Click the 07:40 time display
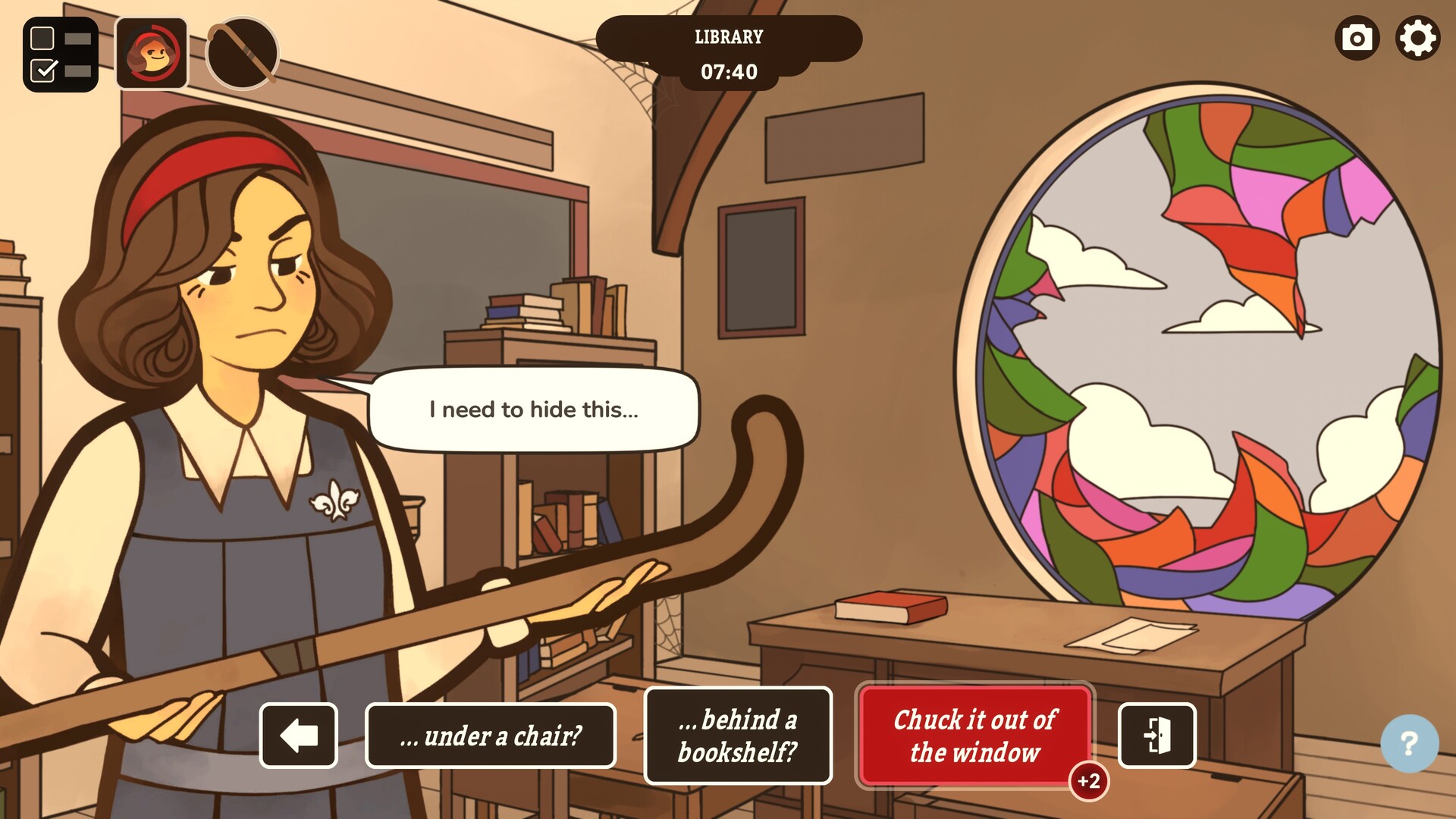Viewport: 1456px width, 819px height. pyautogui.click(x=728, y=74)
